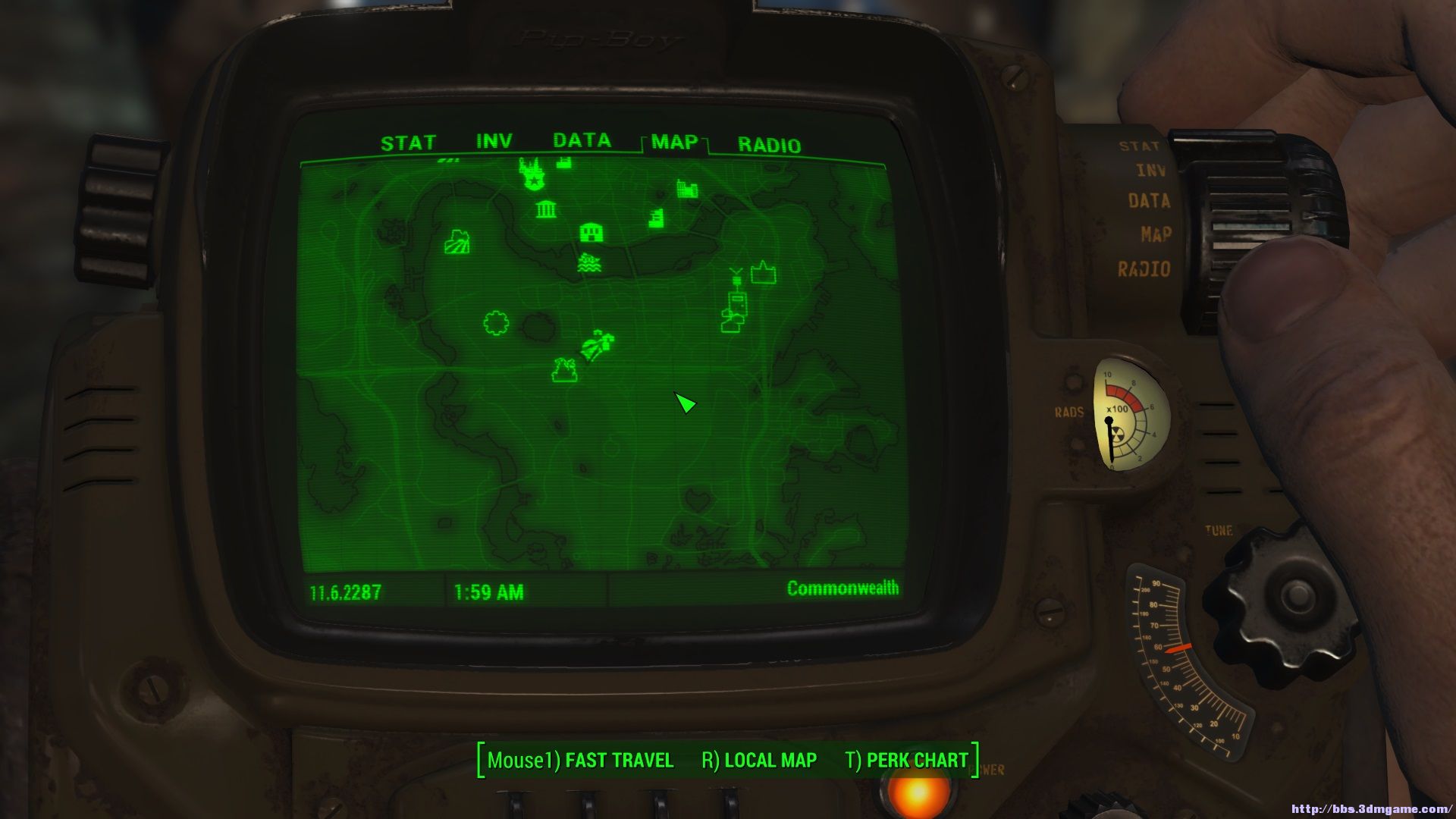Select the farm field map marker
1456x819 pixels.
[x=457, y=242]
